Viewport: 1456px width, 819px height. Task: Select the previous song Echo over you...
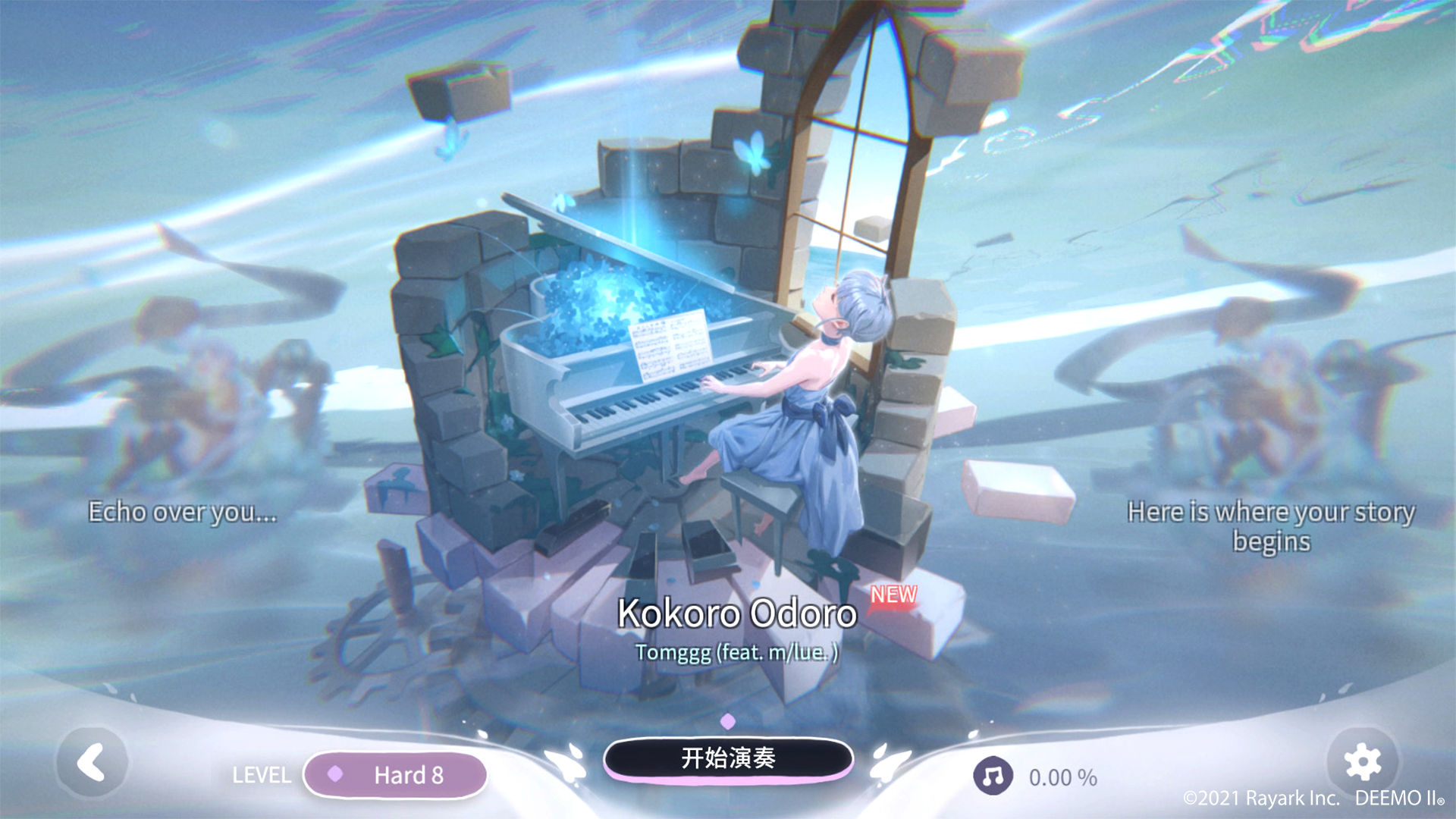182,513
